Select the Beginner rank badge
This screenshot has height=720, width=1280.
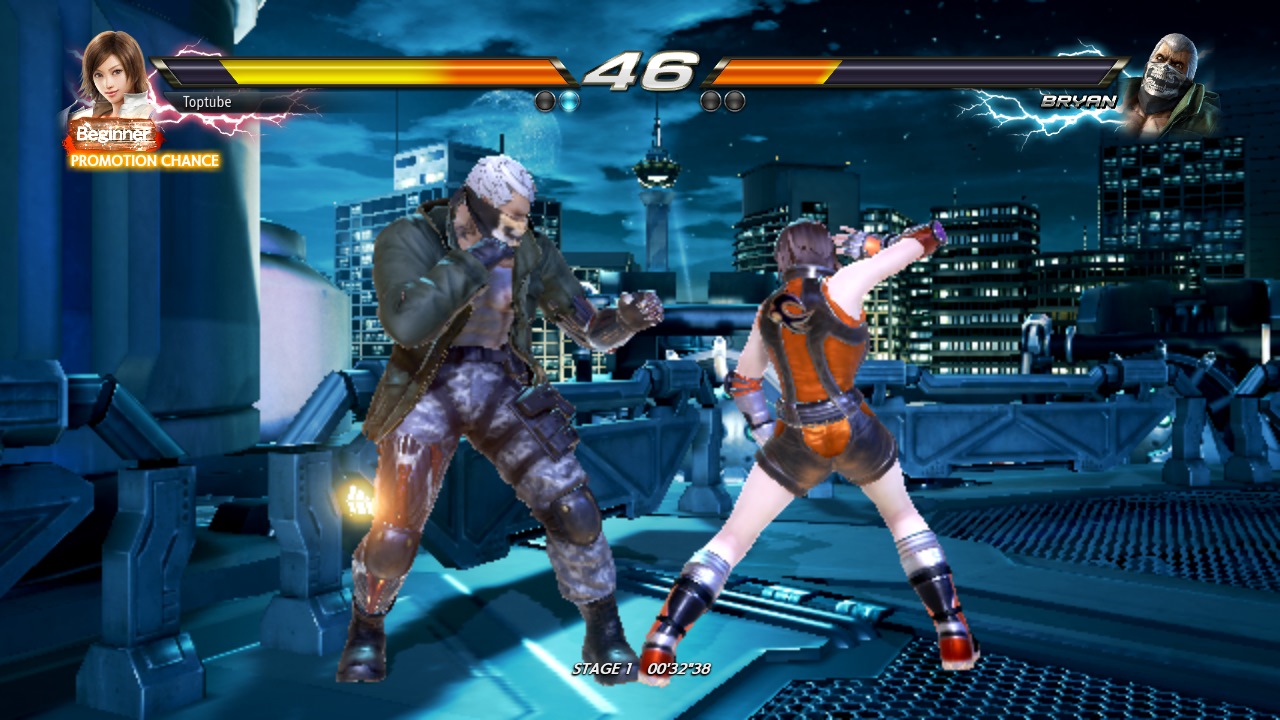point(114,134)
